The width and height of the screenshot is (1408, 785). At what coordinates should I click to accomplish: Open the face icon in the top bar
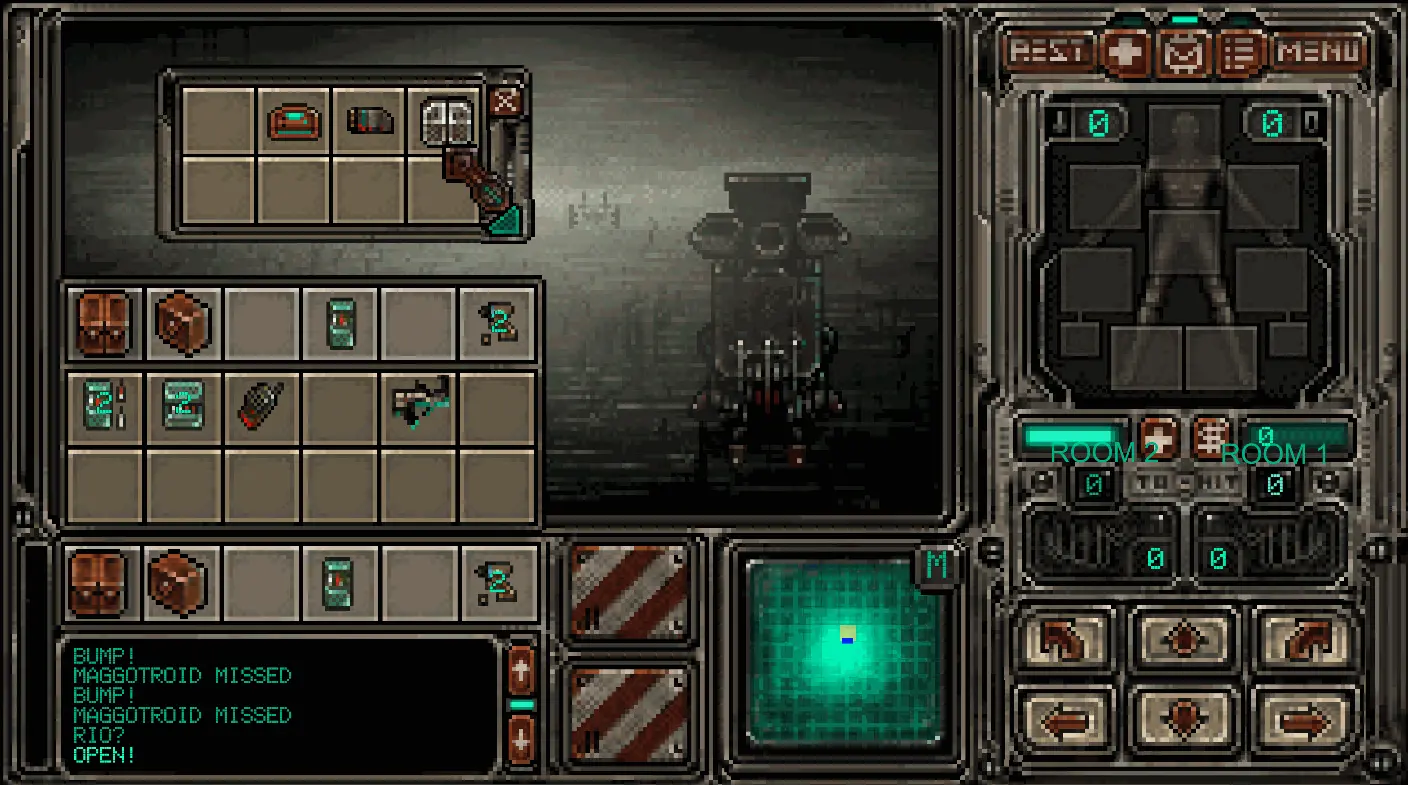tap(1184, 52)
